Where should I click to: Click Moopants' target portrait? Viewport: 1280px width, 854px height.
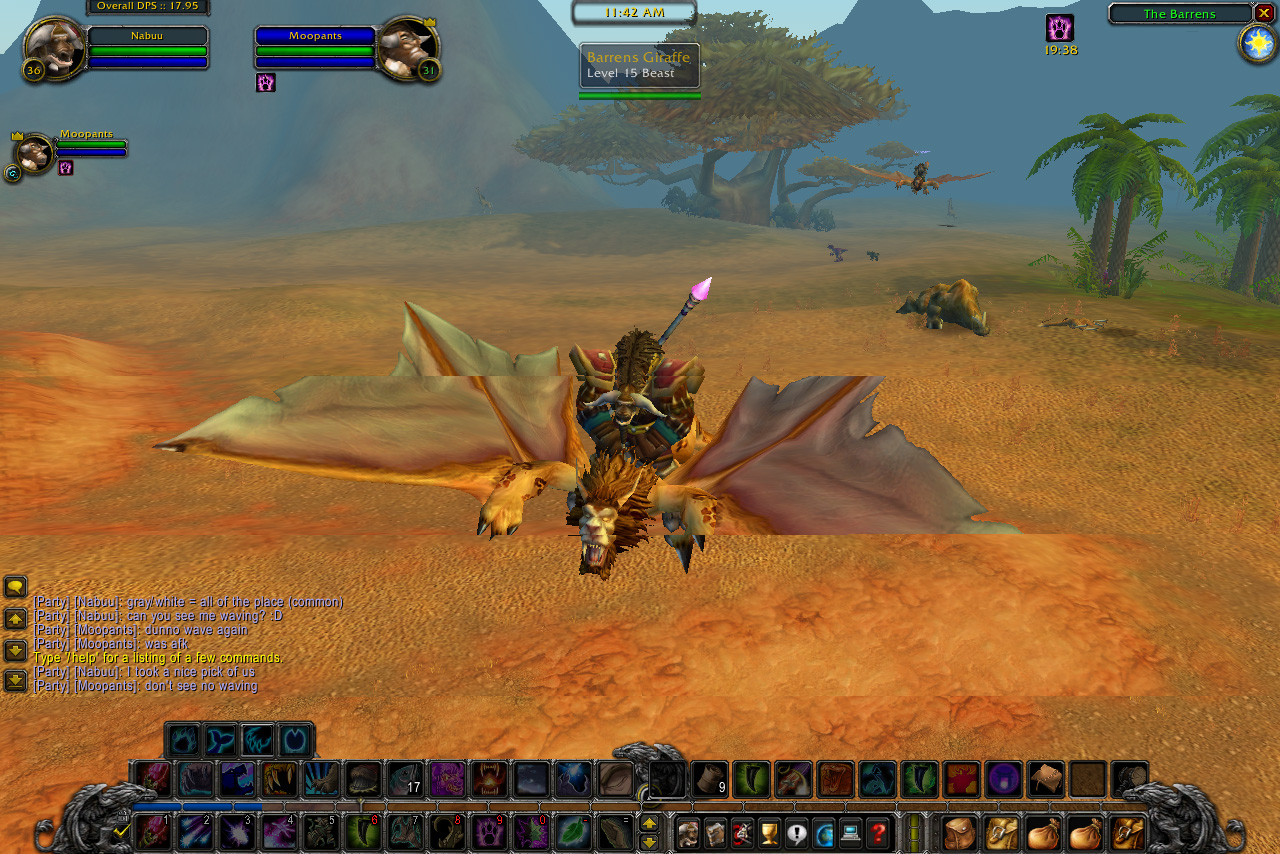click(x=407, y=48)
